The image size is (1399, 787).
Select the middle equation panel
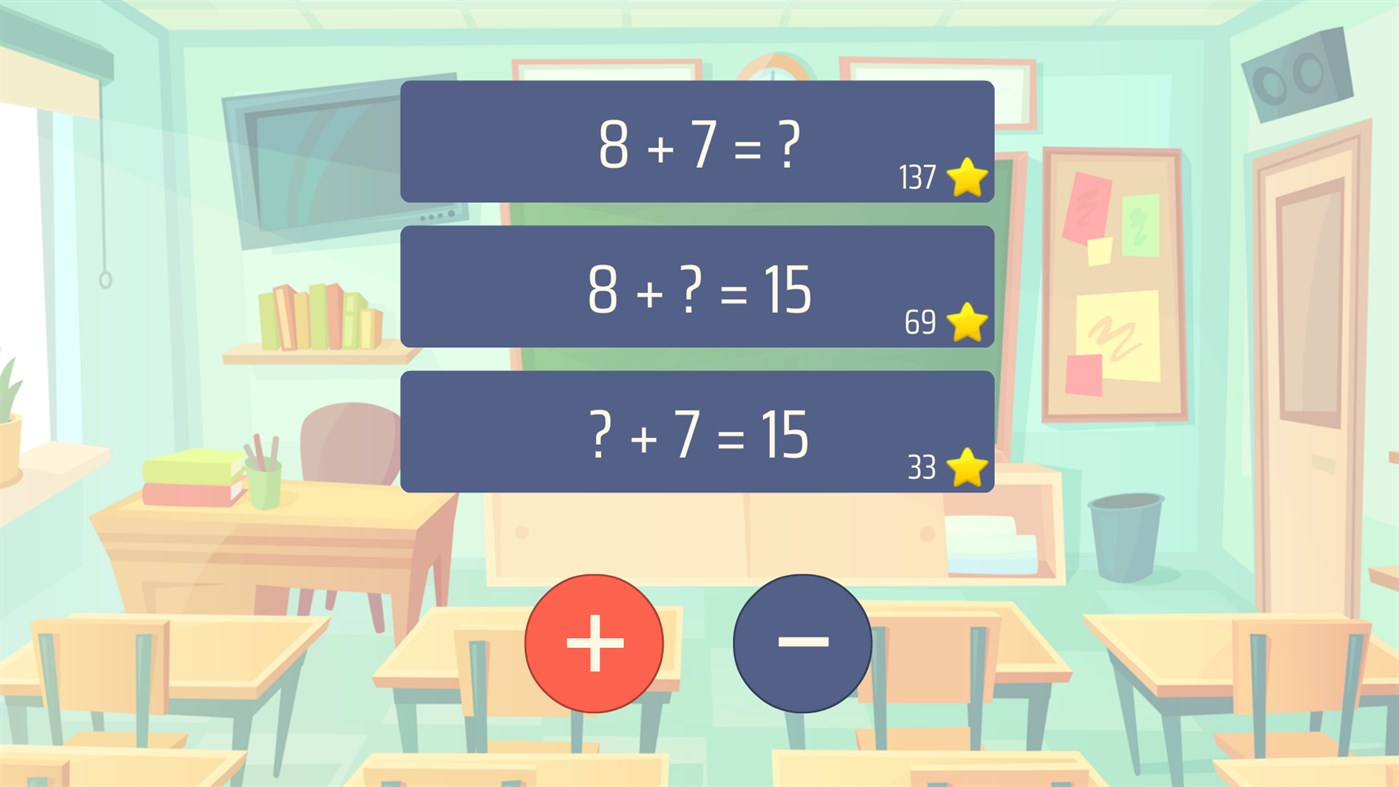pyautogui.click(x=697, y=287)
